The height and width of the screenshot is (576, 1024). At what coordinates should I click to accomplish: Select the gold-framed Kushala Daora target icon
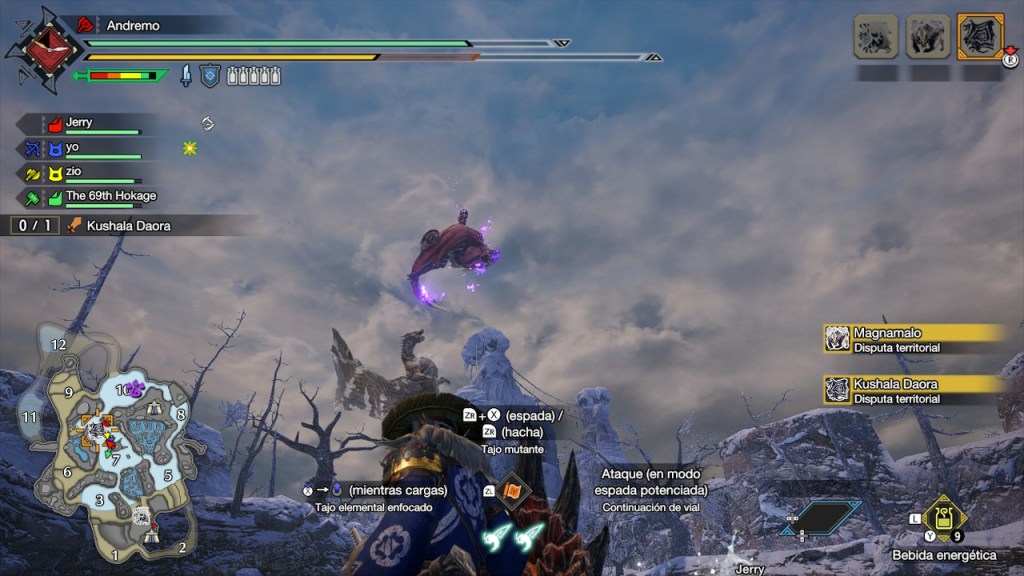click(980, 37)
